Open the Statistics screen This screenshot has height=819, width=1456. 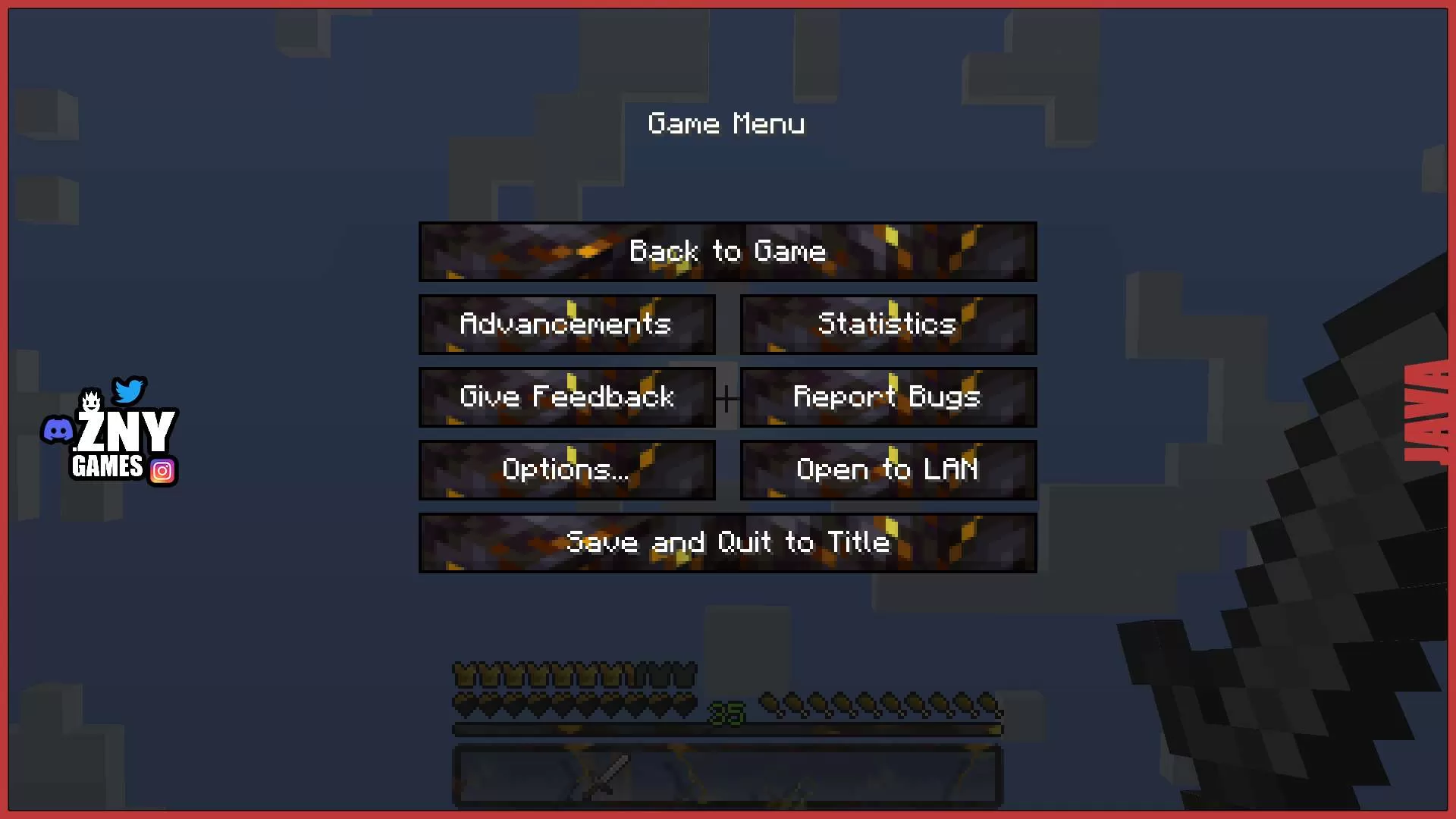(x=887, y=324)
